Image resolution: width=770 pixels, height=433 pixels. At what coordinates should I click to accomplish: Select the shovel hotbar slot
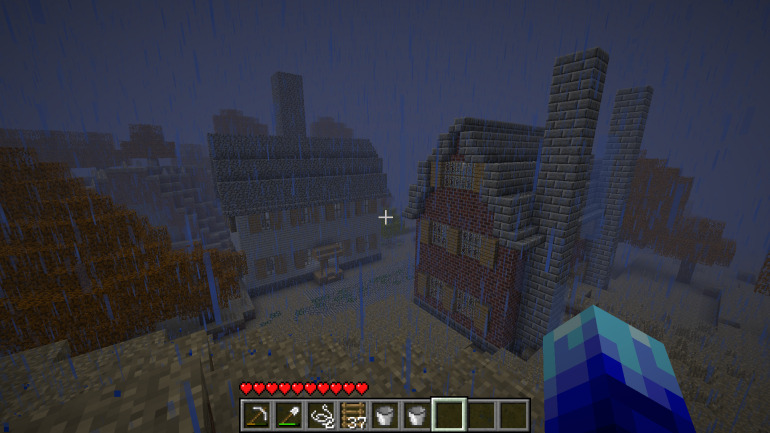click(289, 414)
